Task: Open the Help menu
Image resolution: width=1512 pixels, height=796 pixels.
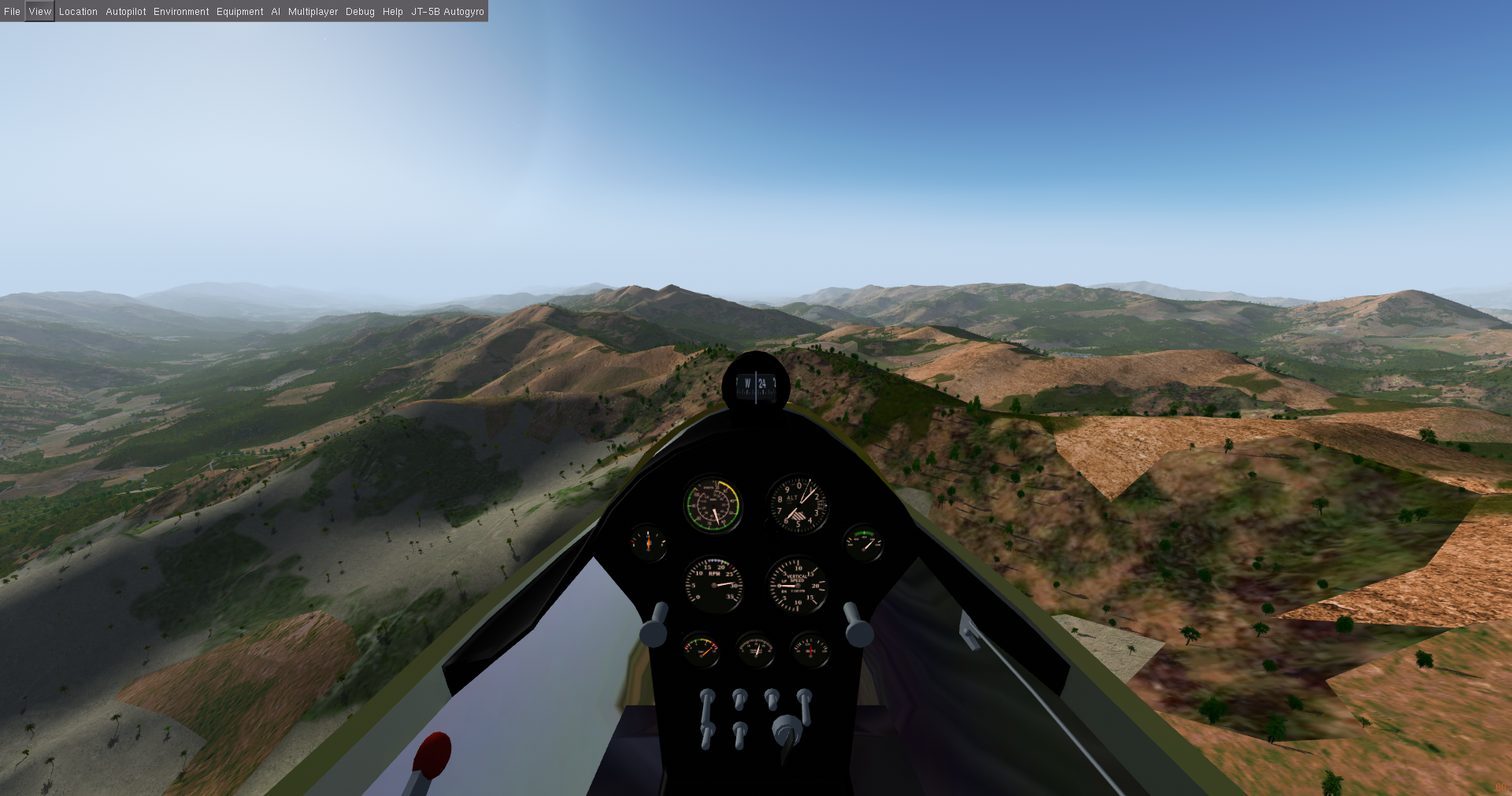Action: point(393,12)
